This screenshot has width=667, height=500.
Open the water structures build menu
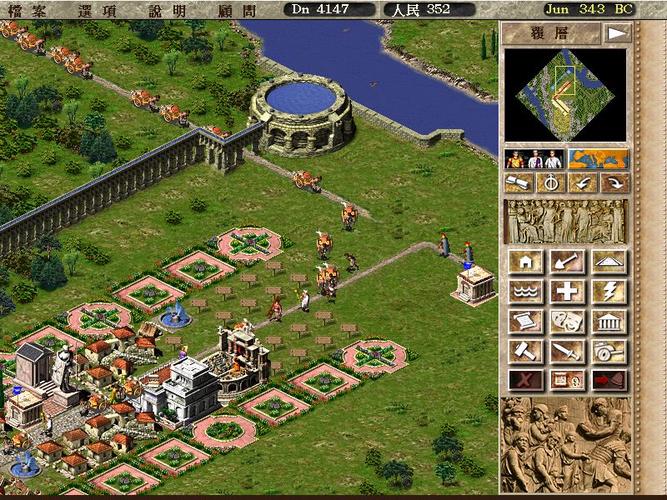(x=525, y=292)
